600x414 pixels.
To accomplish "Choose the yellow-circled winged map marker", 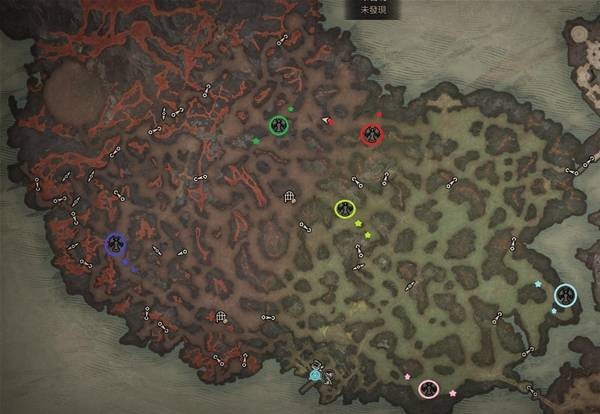I will pyautogui.click(x=345, y=209).
